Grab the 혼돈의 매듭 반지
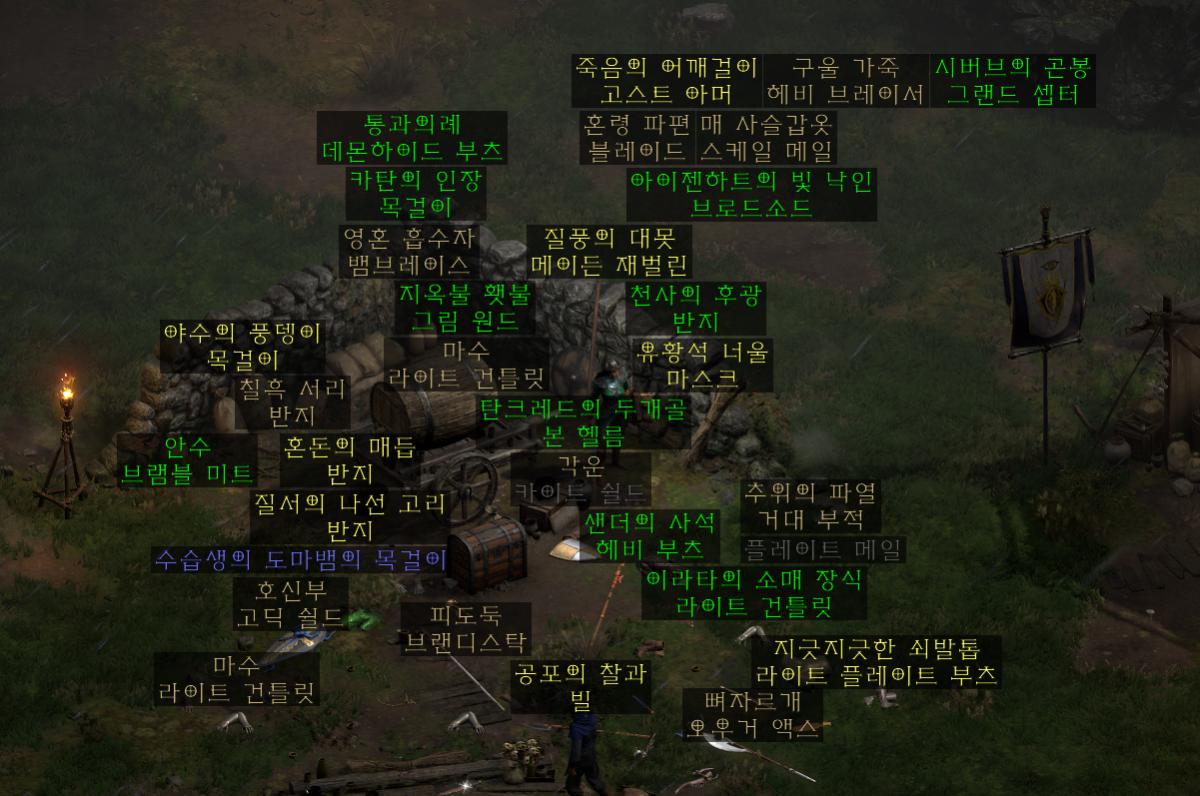This screenshot has height=796, width=1200. 350,458
